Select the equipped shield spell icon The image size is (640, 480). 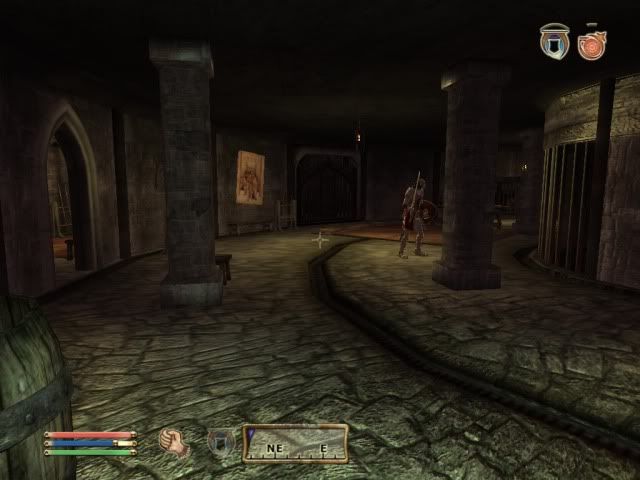(x=219, y=443)
